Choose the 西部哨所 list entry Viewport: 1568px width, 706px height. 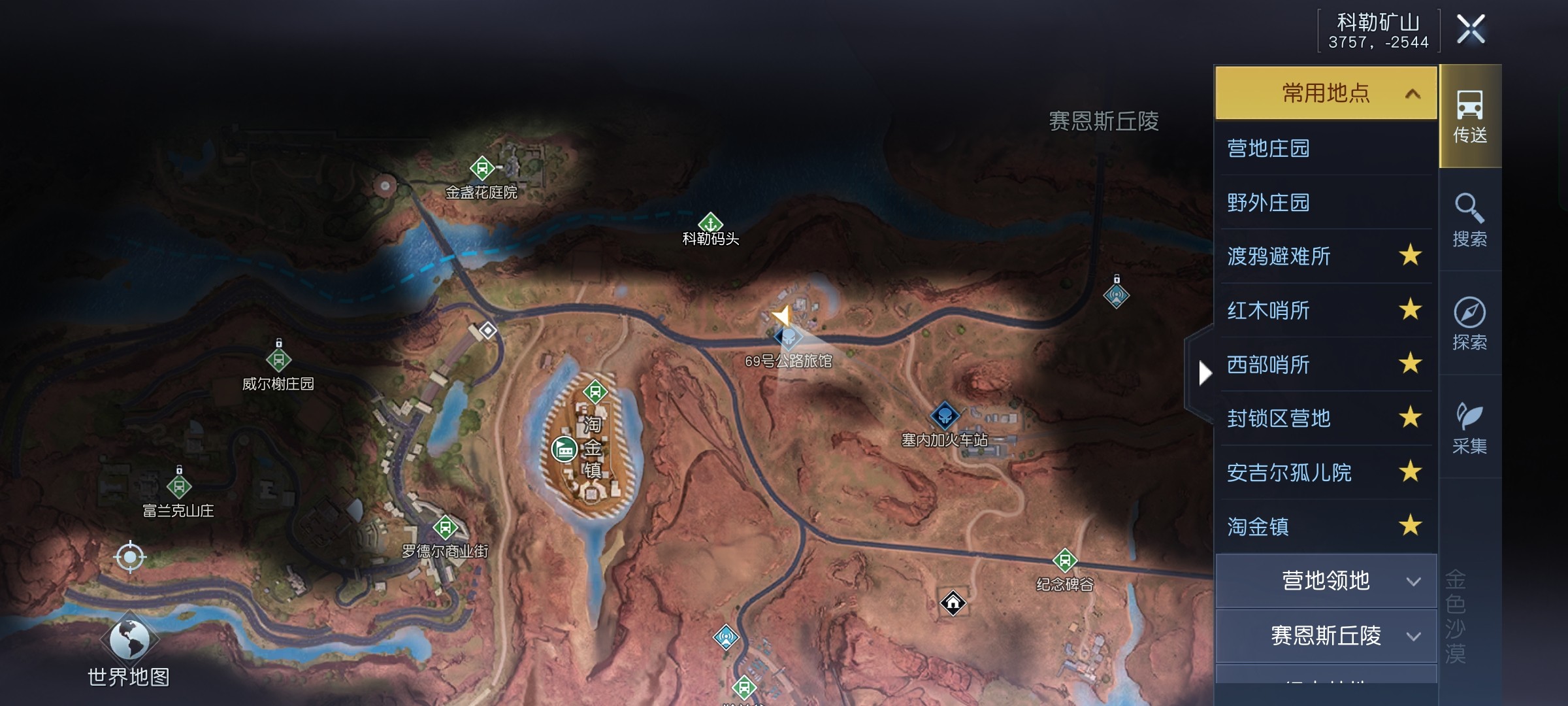pyautogui.click(x=1268, y=365)
